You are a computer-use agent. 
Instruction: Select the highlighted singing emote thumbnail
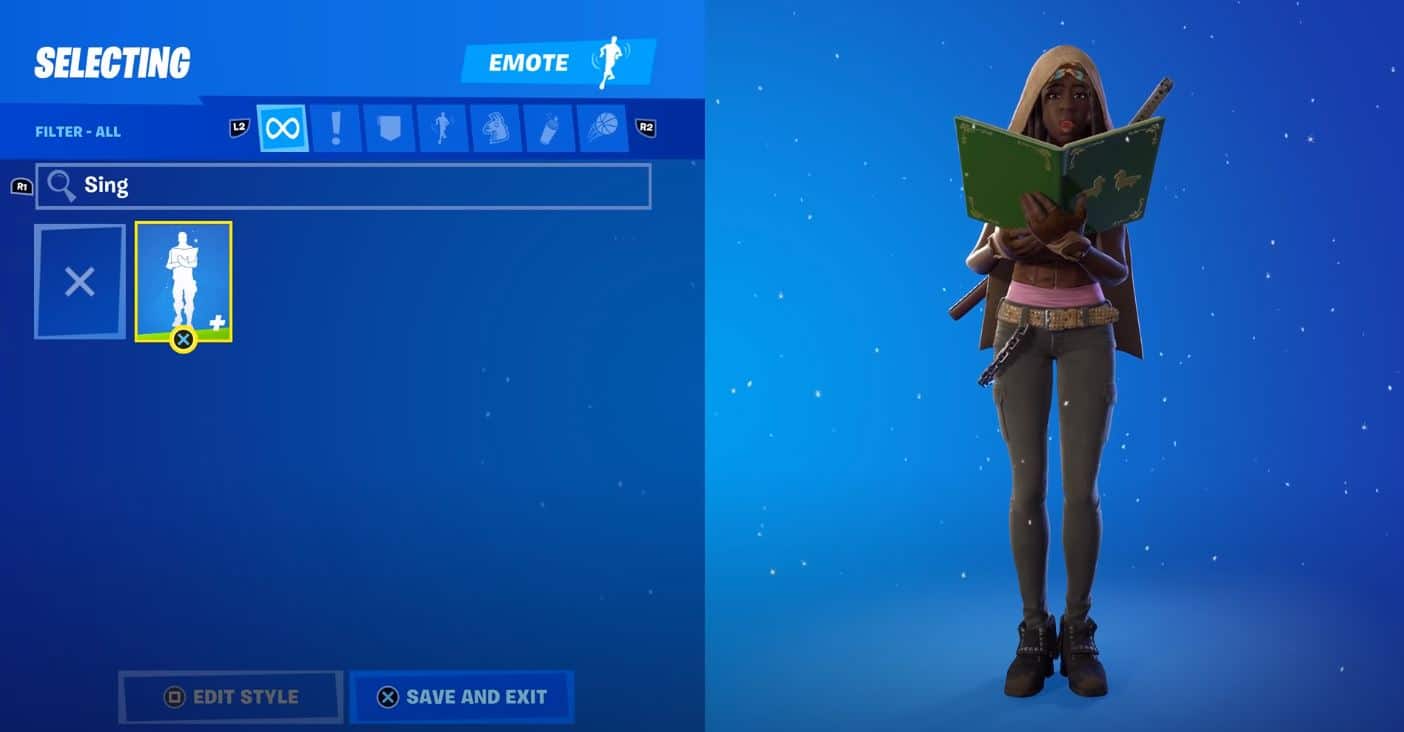[x=183, y=281]
